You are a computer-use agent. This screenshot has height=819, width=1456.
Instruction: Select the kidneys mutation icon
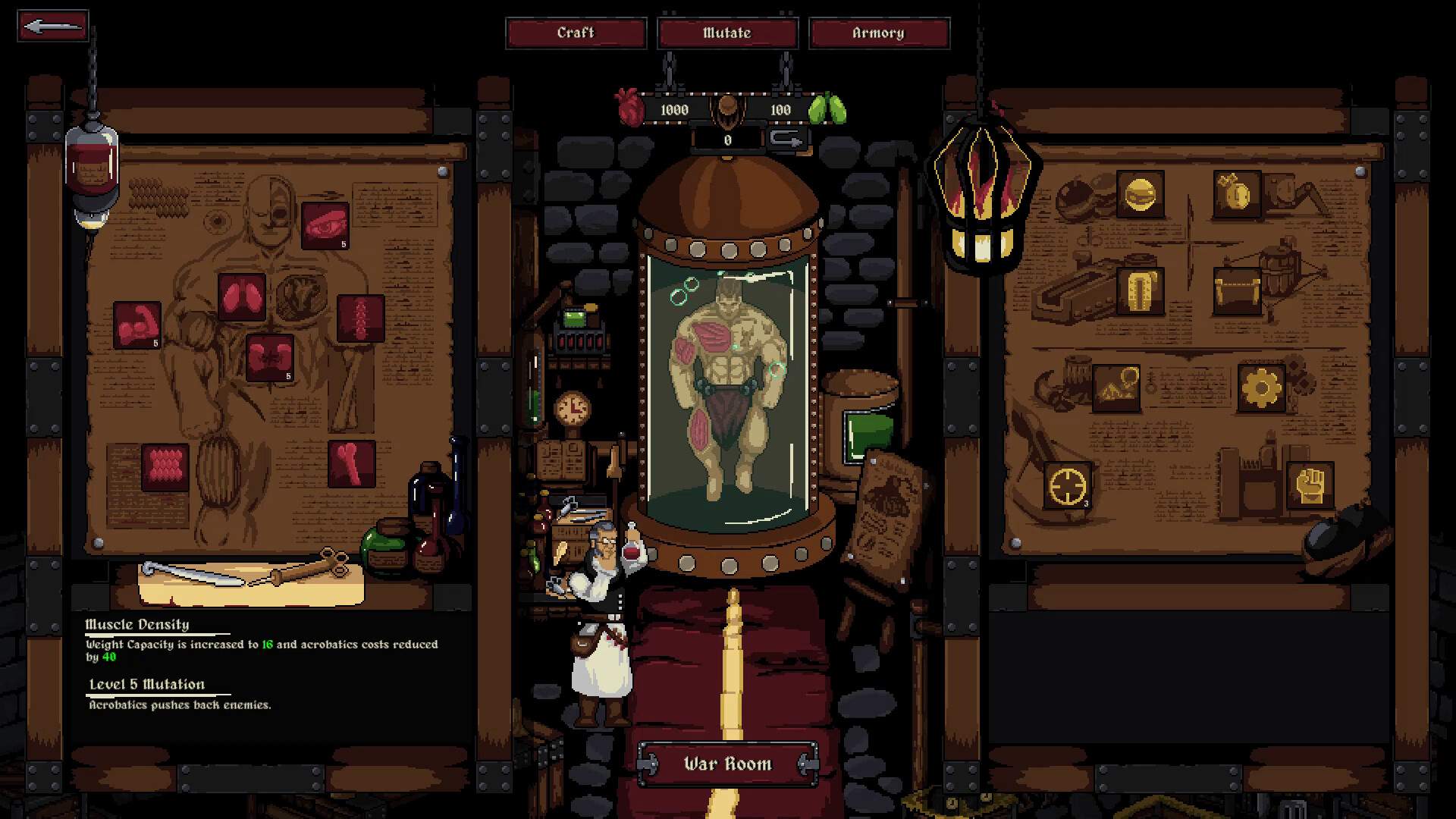269,357
